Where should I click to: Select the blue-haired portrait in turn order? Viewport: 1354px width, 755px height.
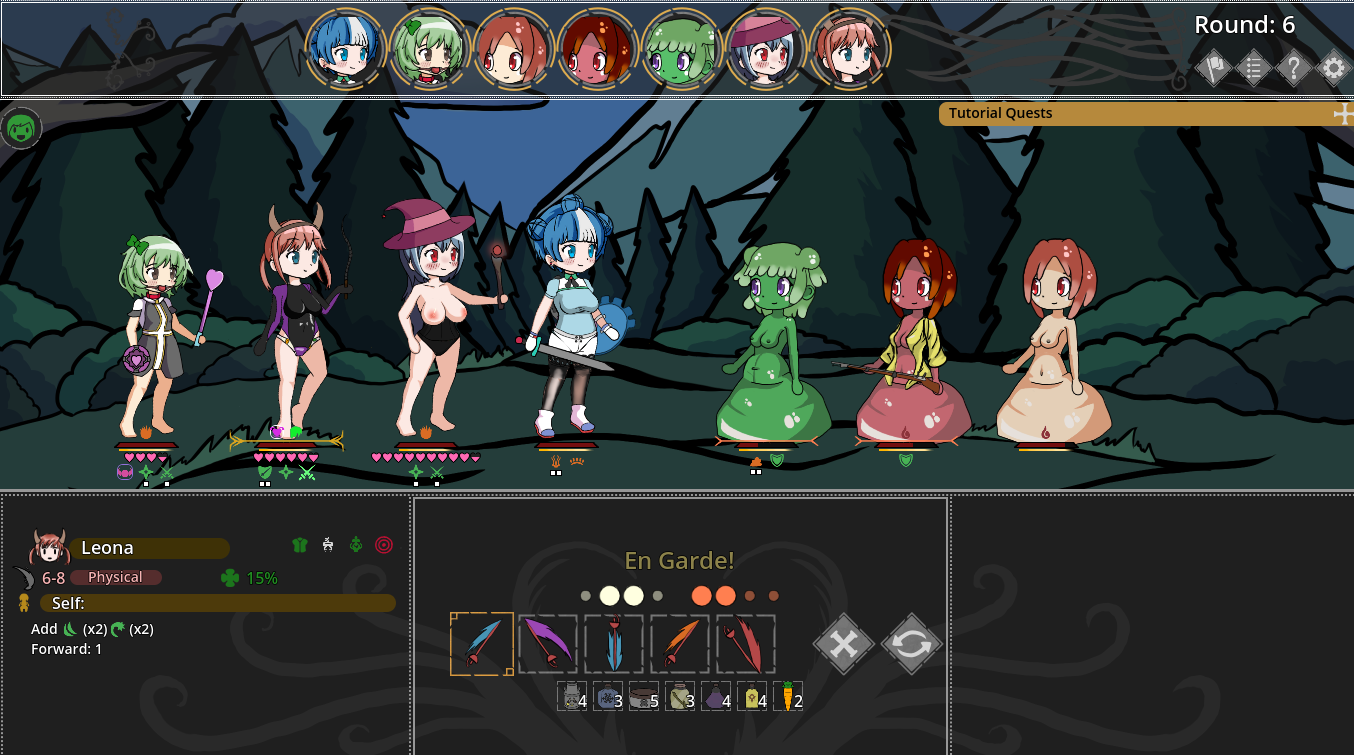click(x=343, y=49)
